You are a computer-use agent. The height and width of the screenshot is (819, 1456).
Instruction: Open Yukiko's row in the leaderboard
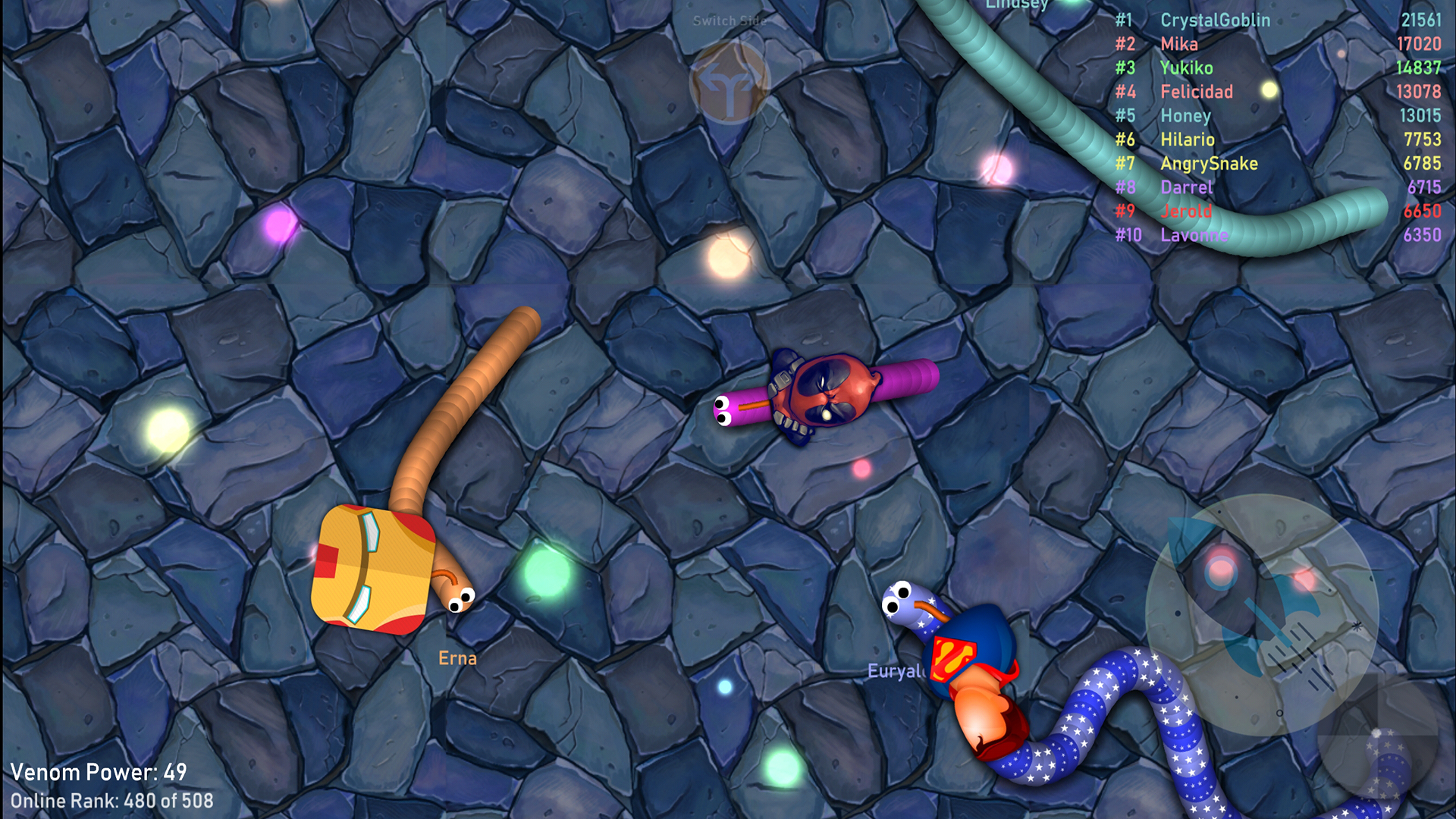1187,68
